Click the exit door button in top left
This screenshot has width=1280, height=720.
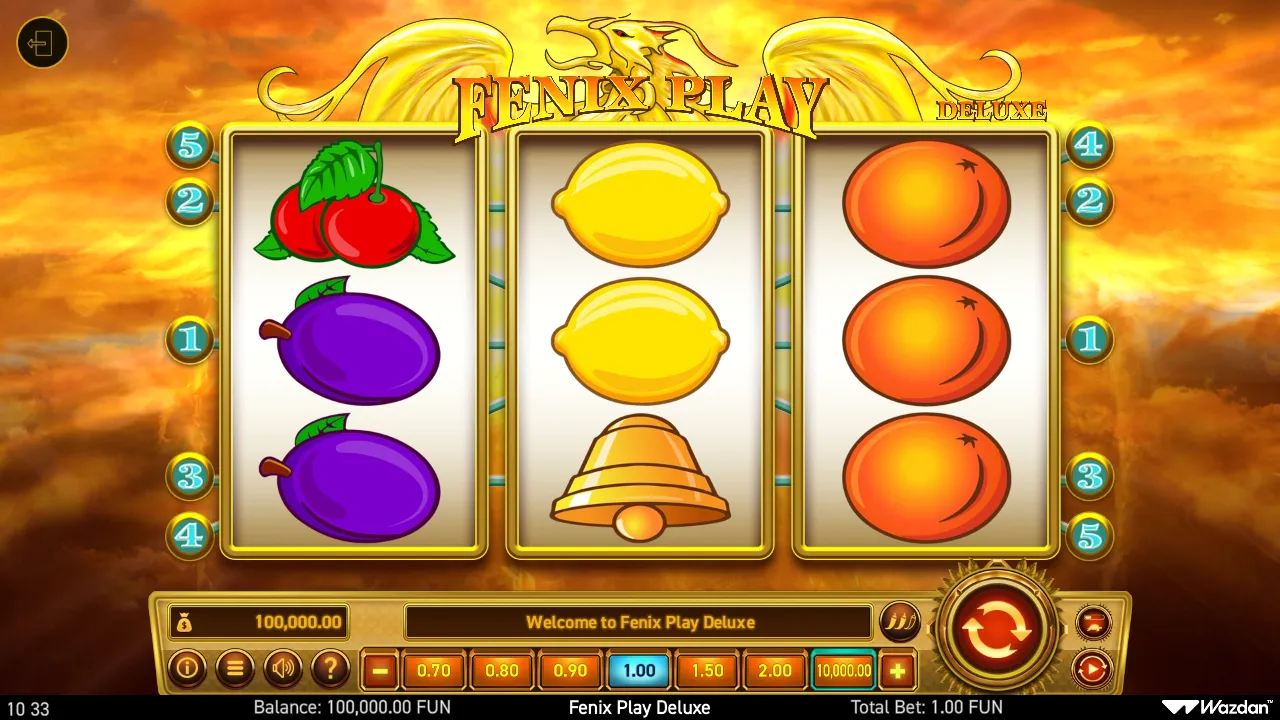coord(41,43)
